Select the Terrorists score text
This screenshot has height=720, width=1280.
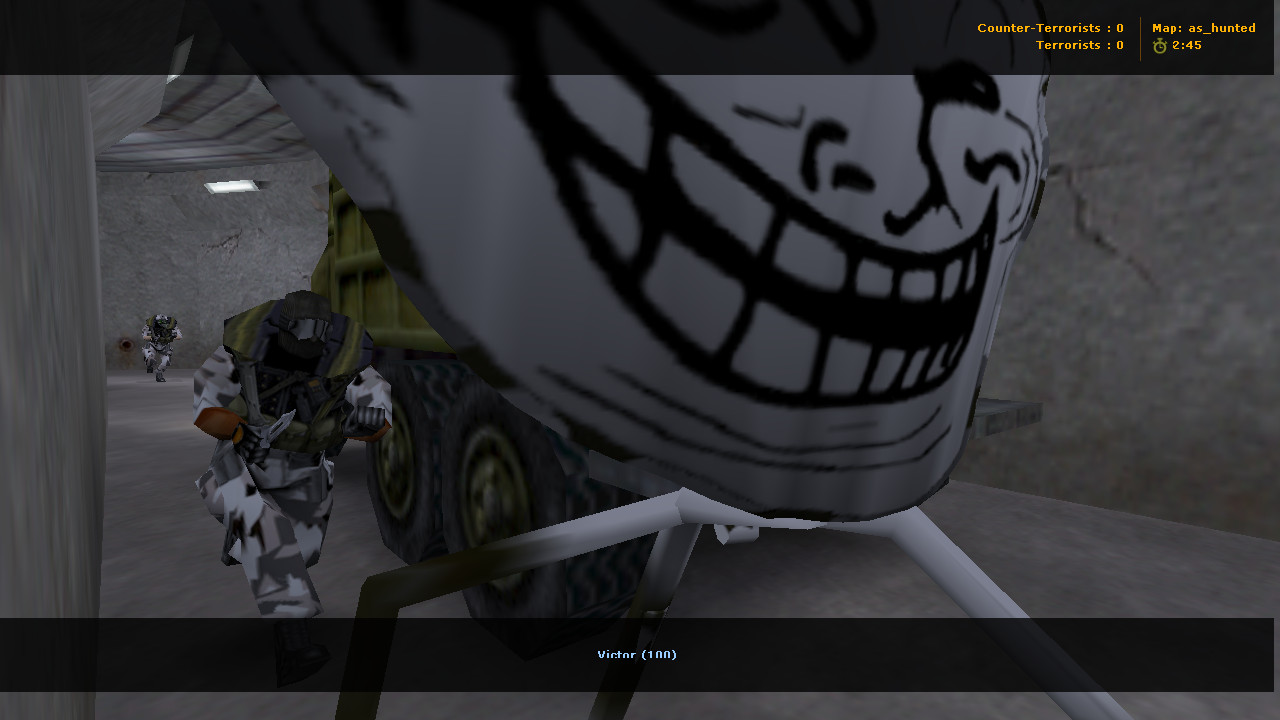(x=1080, y=45)
